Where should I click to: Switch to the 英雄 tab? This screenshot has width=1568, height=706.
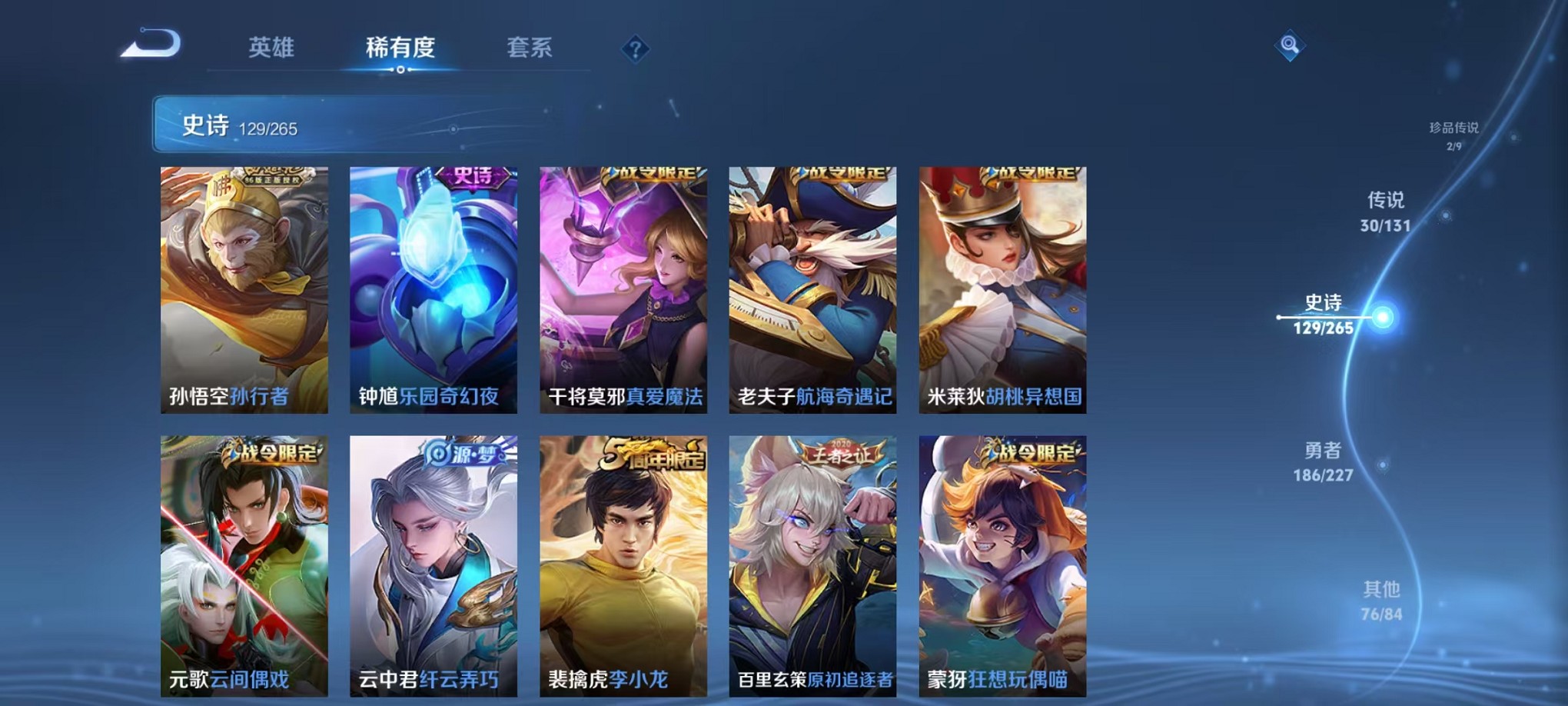(x=271, y=48)
